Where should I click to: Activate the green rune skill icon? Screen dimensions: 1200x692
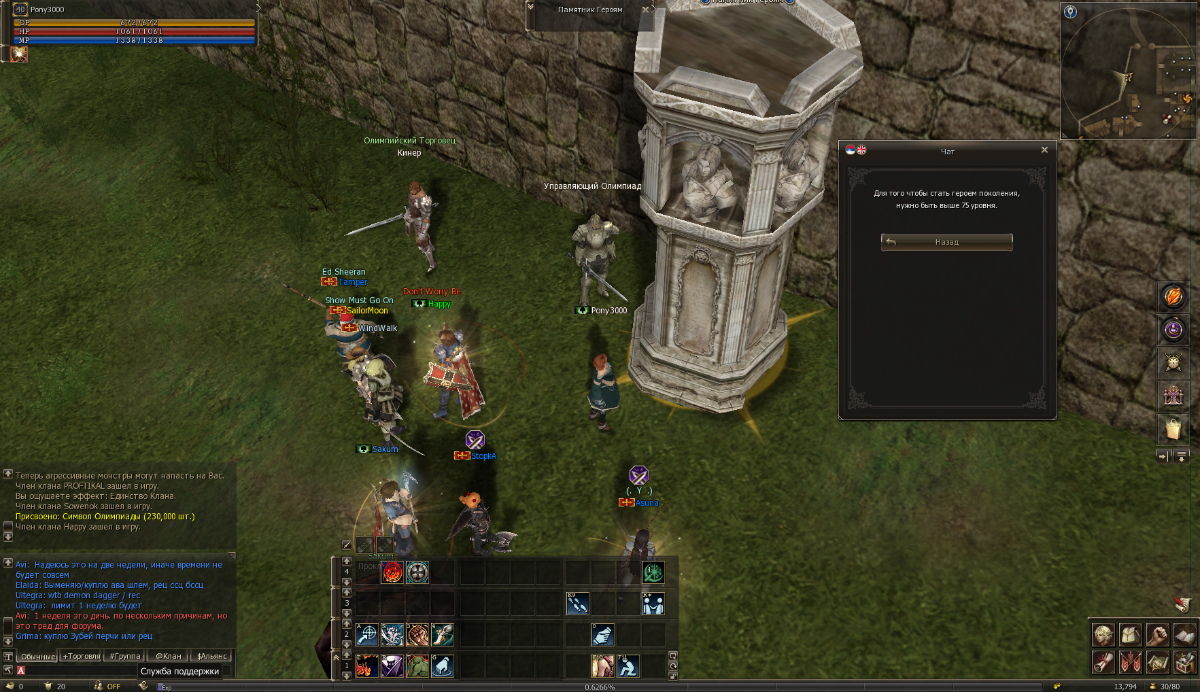[x=654, y=573]
